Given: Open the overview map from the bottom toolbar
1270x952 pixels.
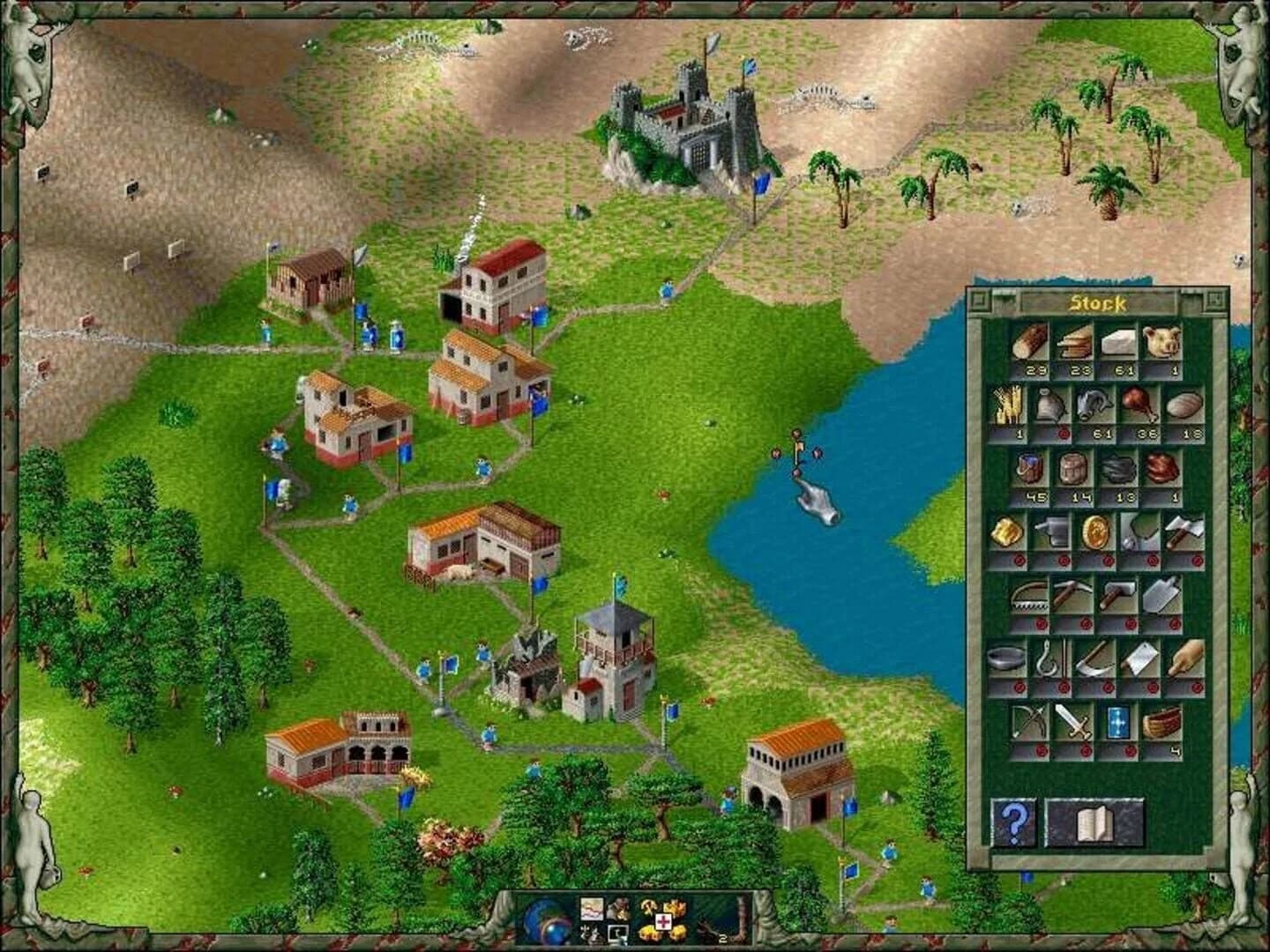Looking at the screenshot, I should click(592, 909).
